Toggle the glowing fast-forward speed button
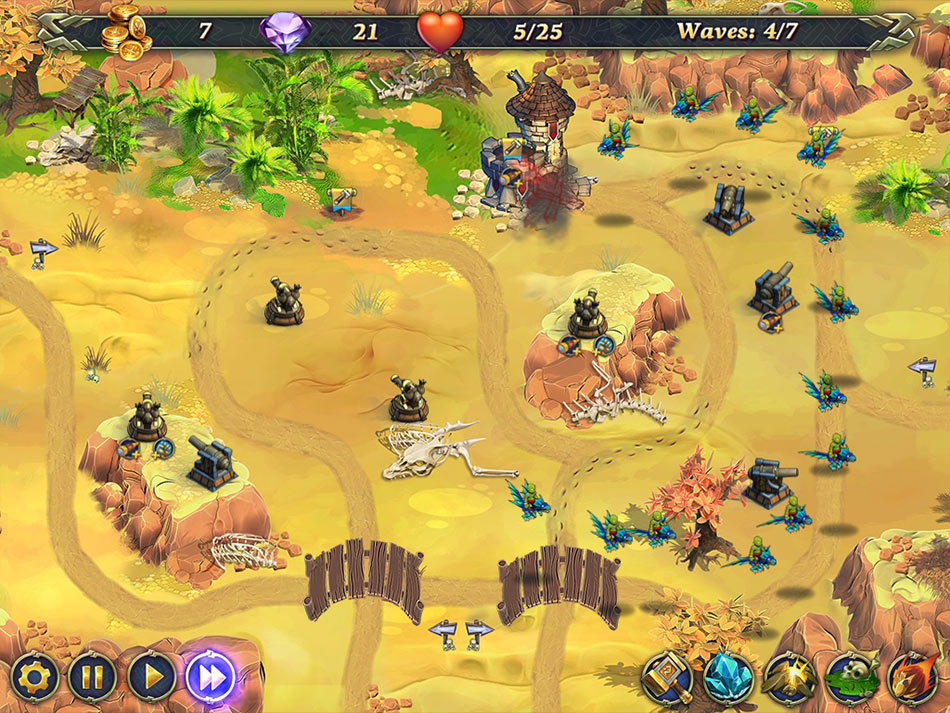The image size is (950, 713). [x=211, y=677]
